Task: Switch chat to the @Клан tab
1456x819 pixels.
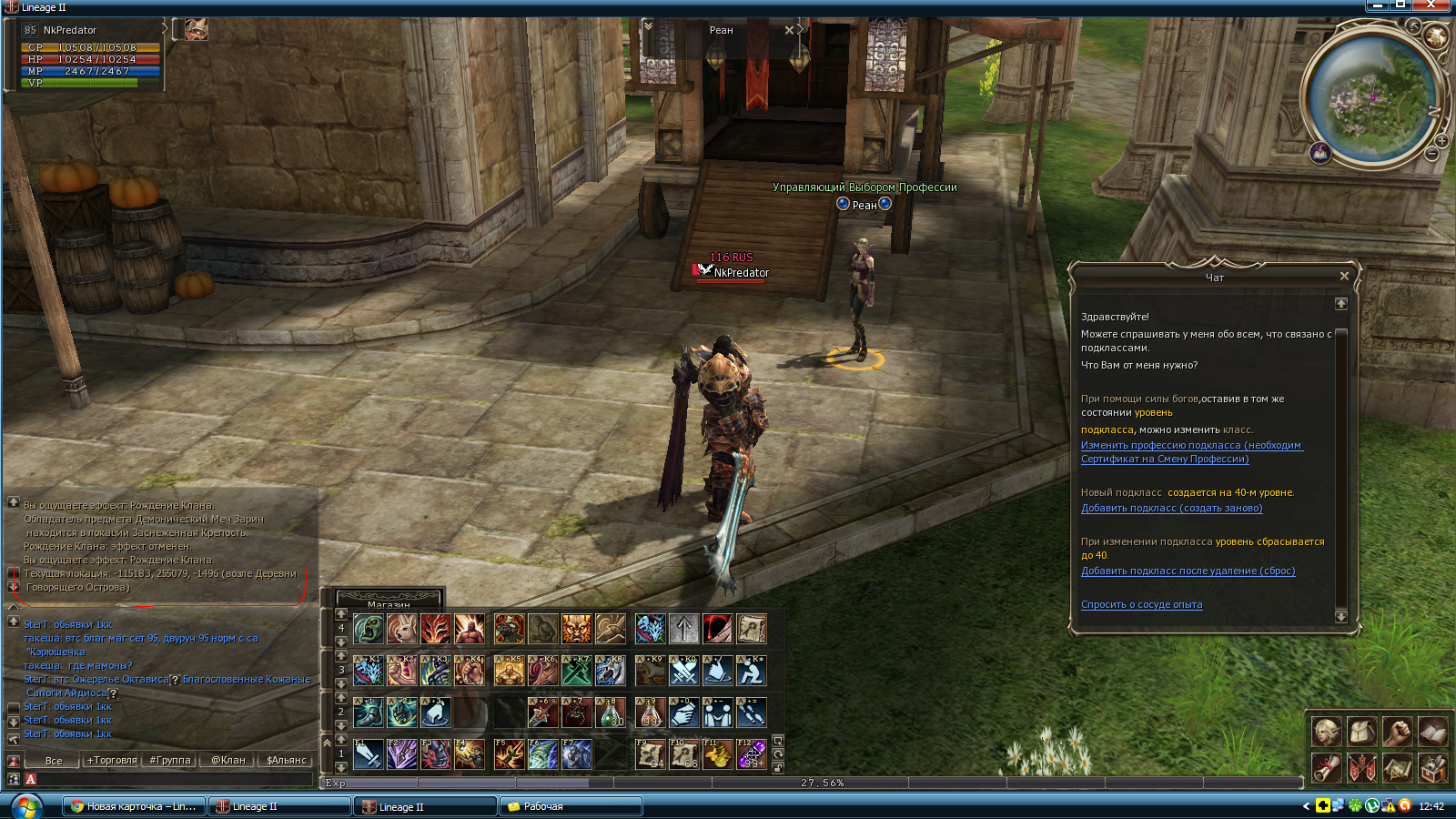Action: click(x=228, y=760)
